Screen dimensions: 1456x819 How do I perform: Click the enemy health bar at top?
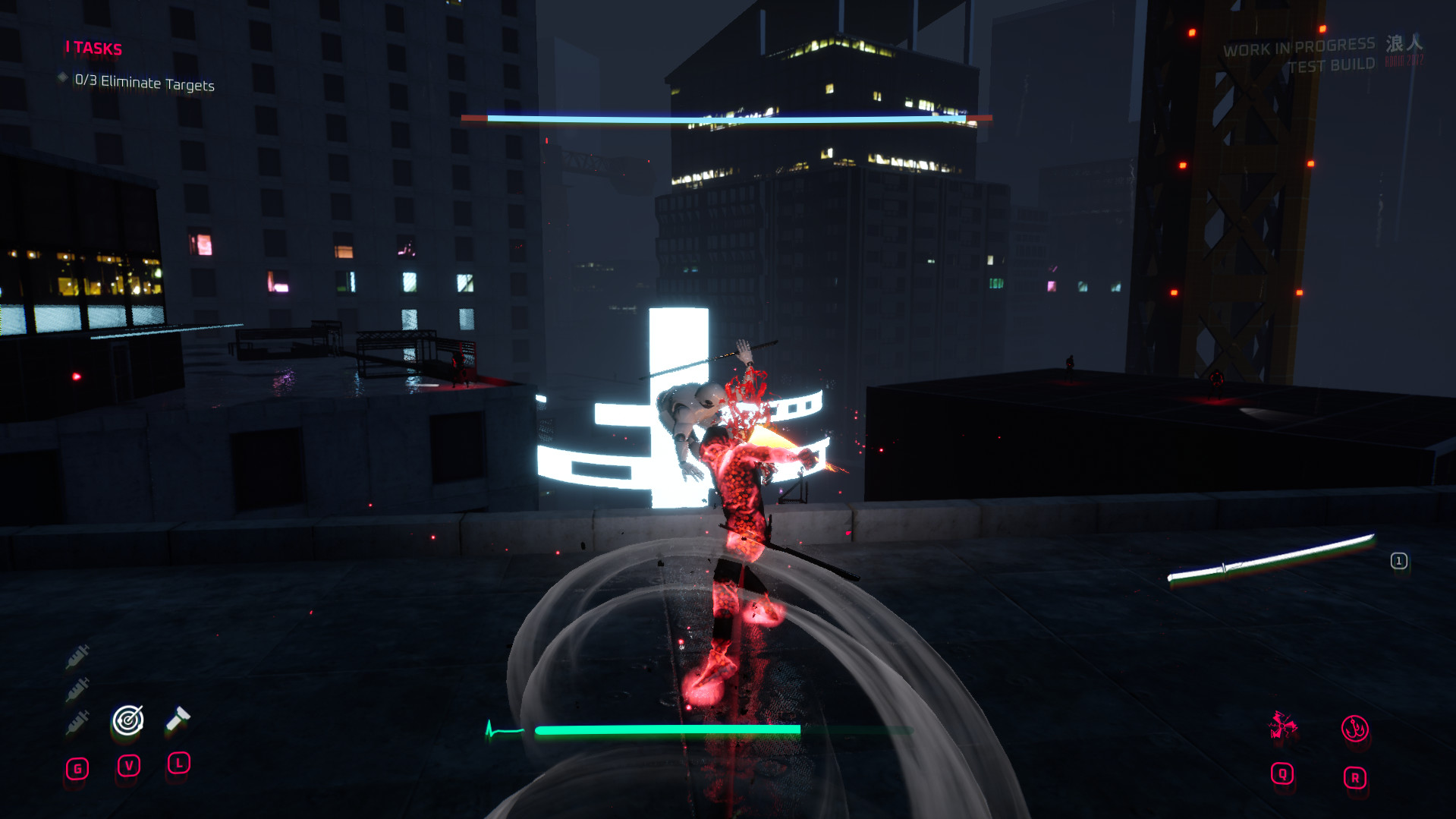click(726, 118)
